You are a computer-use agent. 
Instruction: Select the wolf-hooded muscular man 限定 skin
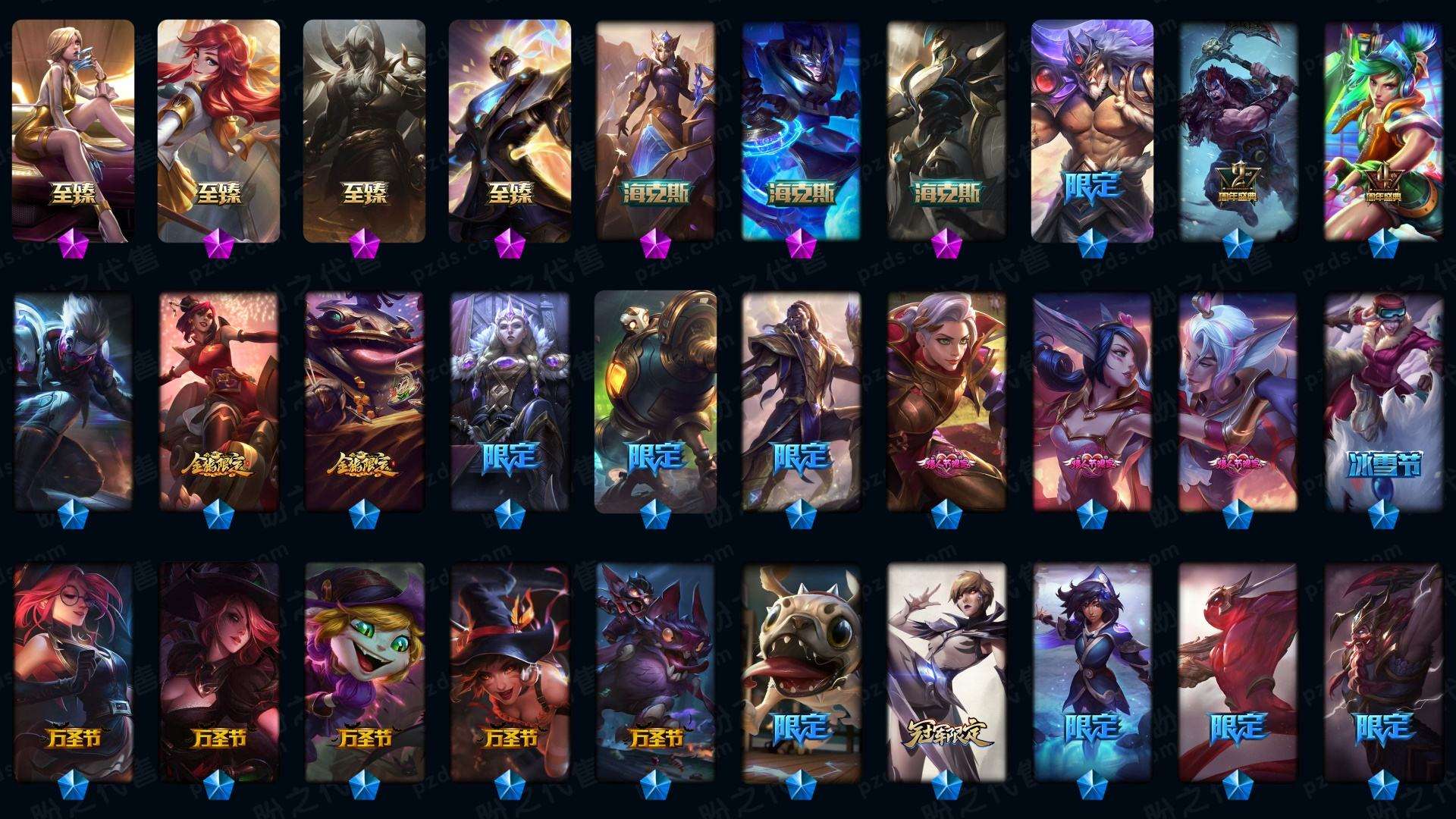(1092, 129)
